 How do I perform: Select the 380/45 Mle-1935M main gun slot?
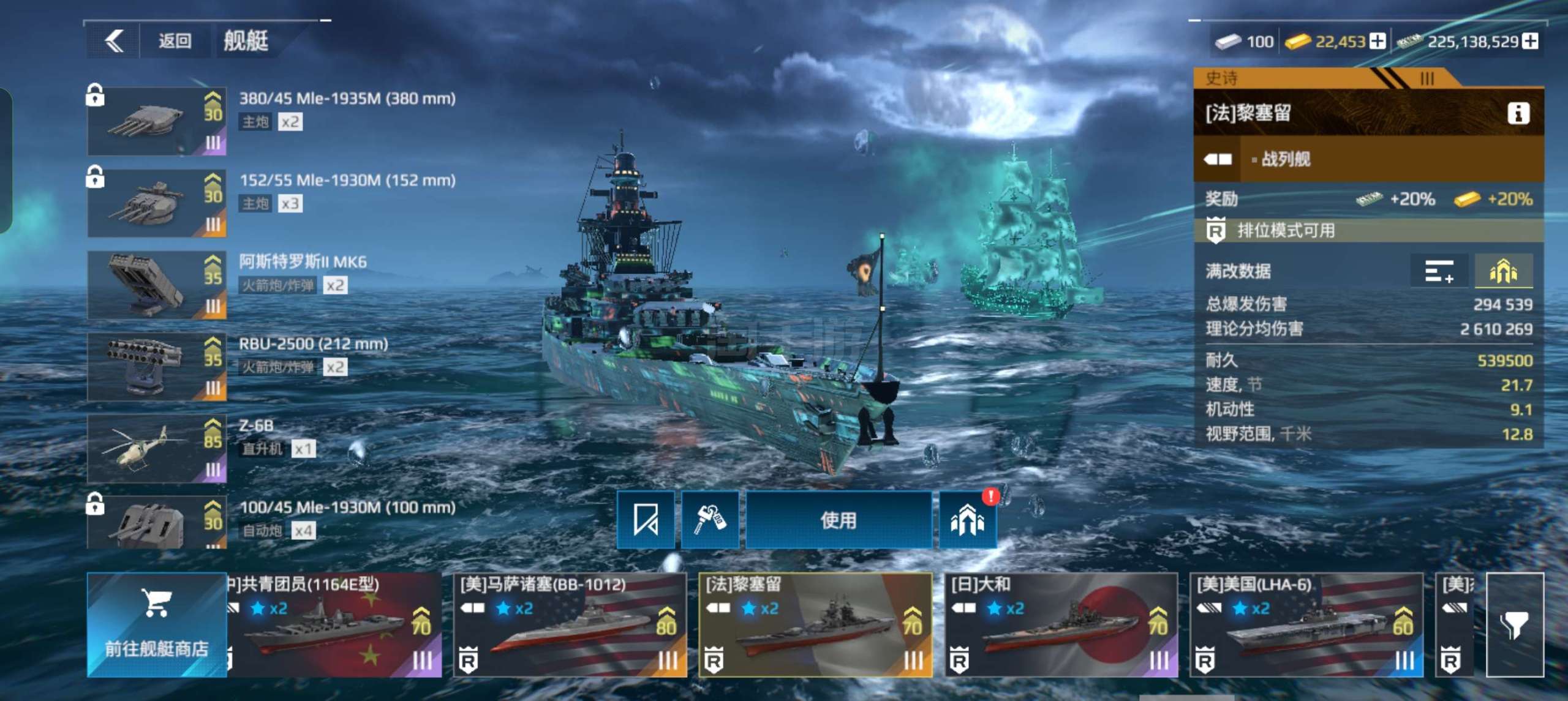[x=157, y=121]
